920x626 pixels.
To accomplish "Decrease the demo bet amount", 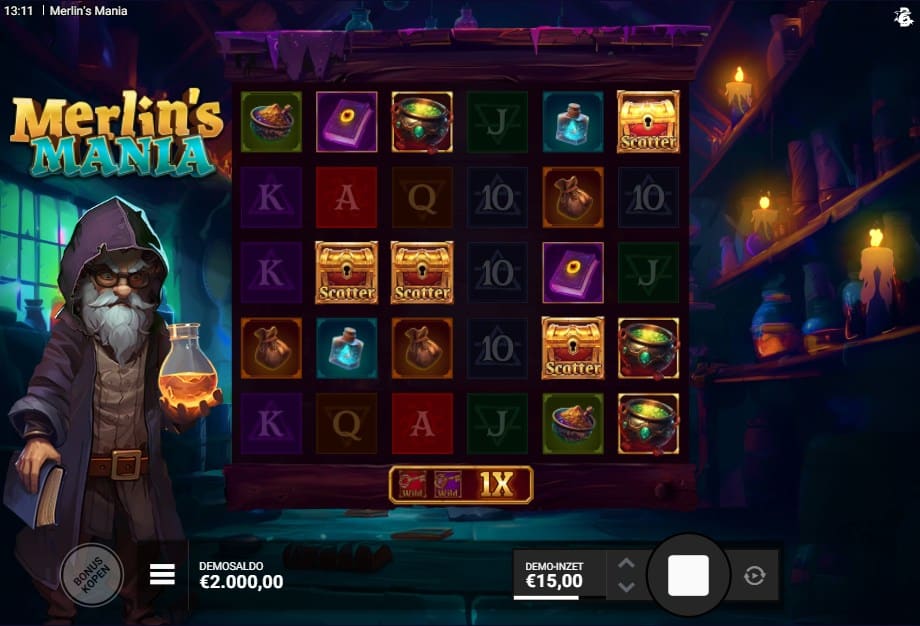I will click(x=626, y=587).
